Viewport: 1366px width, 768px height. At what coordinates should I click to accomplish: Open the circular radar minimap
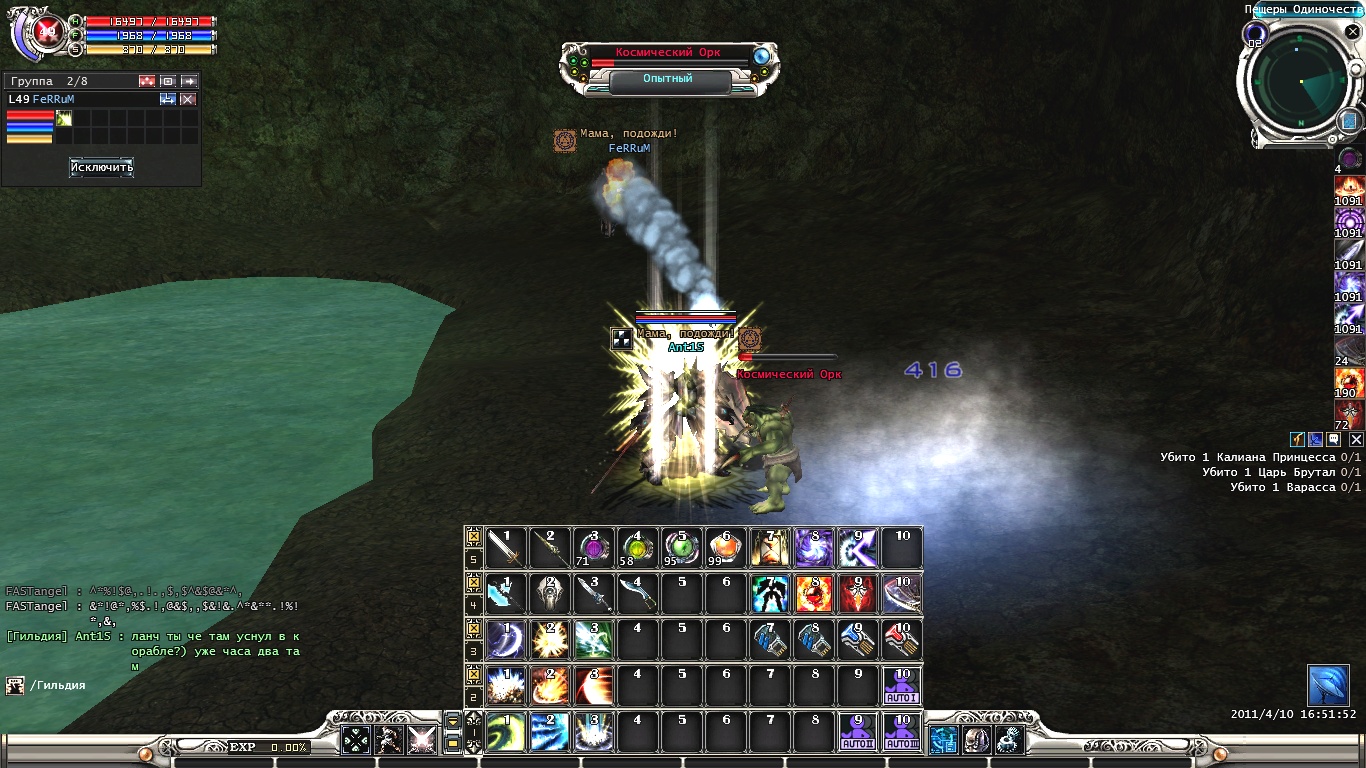[1298, 83]
